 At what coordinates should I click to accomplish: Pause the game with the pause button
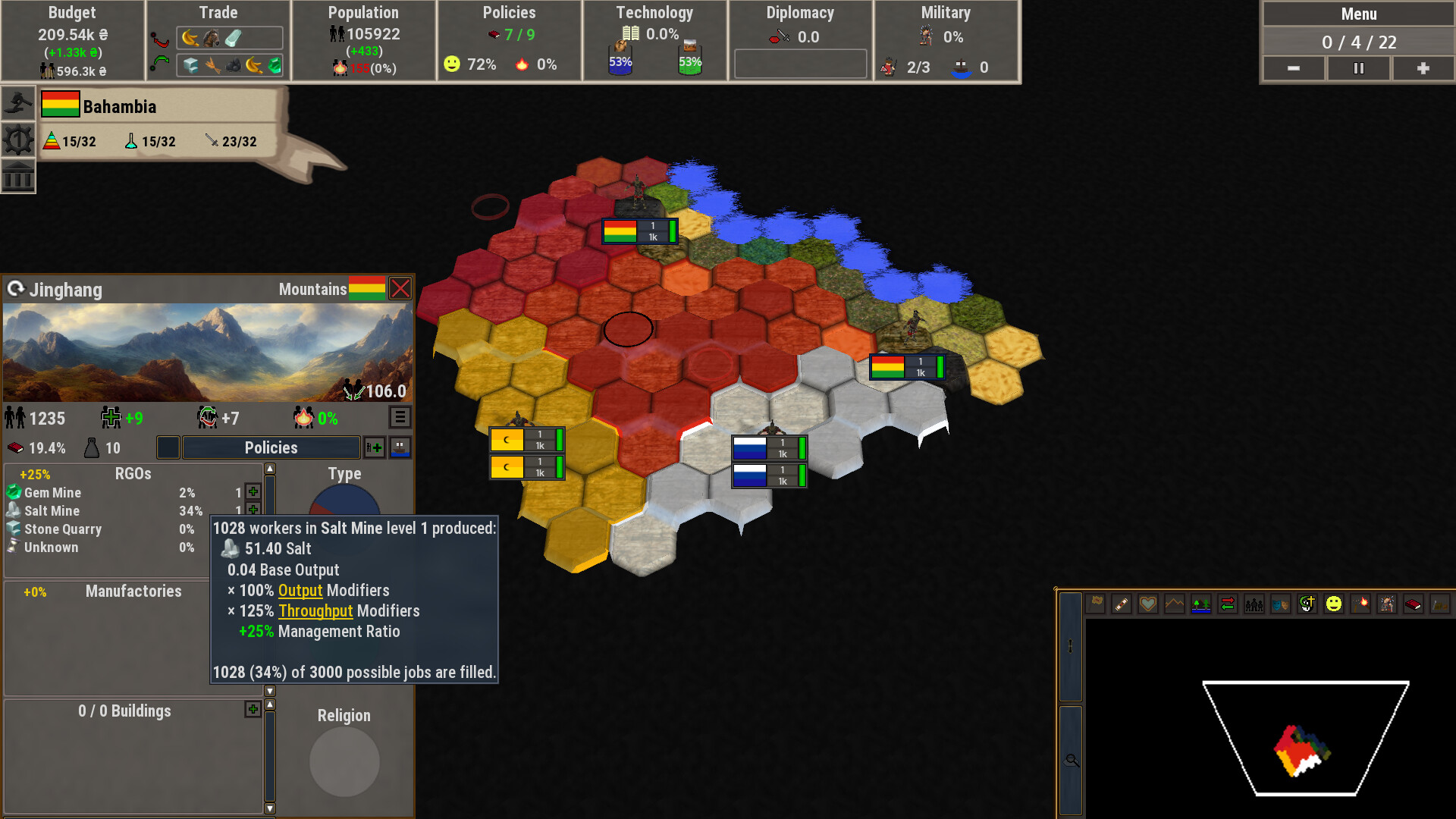(x=1358, y=68)
